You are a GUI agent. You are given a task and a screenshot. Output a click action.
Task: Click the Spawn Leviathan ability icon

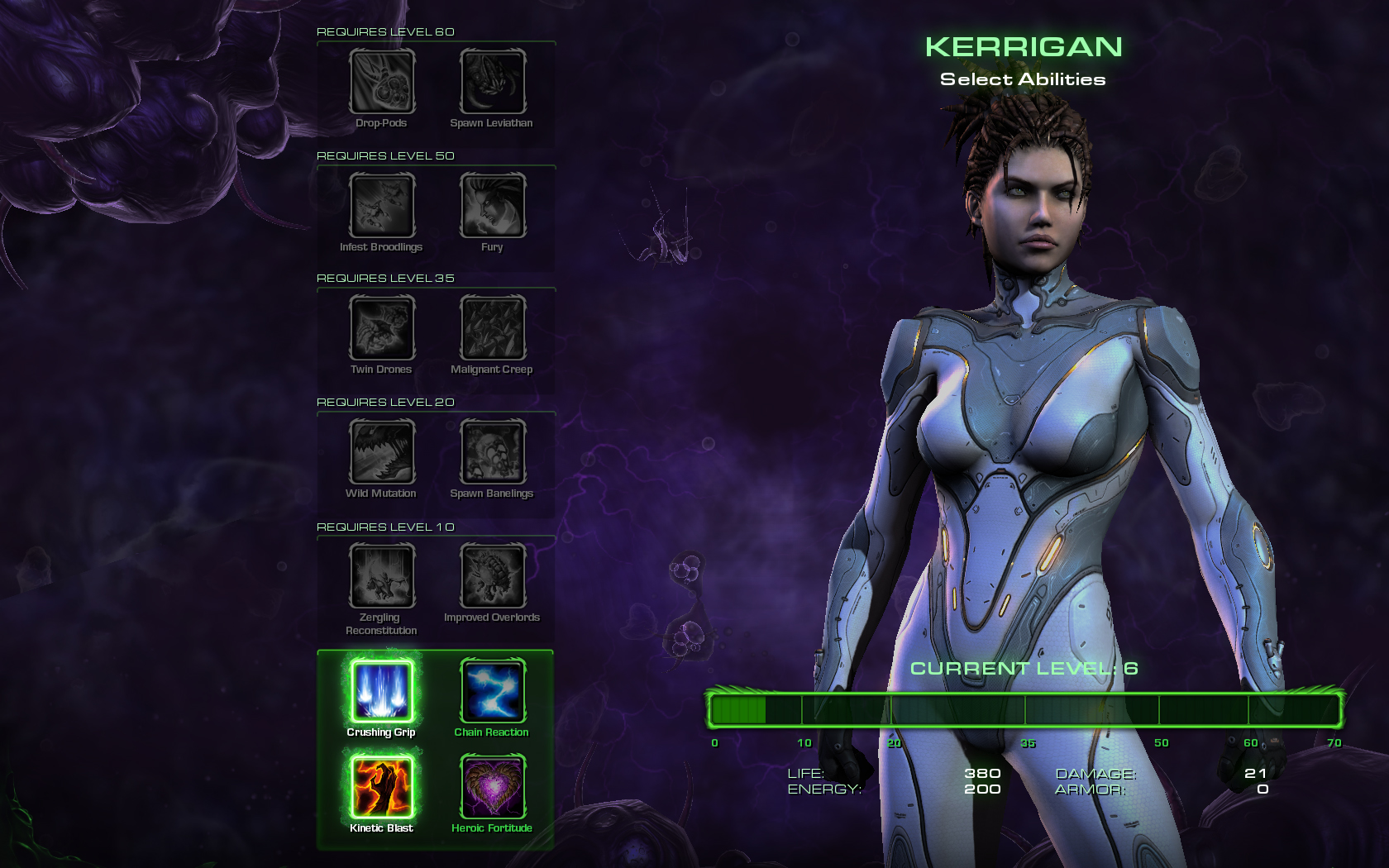493,81
